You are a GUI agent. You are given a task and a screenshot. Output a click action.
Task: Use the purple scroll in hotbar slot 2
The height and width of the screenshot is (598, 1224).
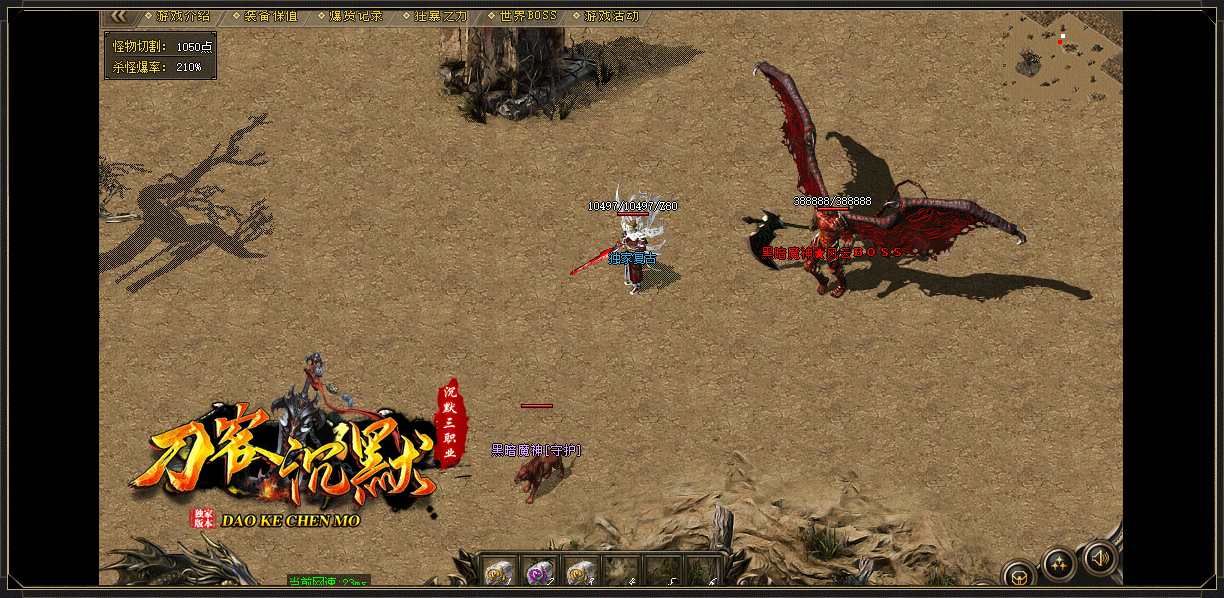click(541, 572)
